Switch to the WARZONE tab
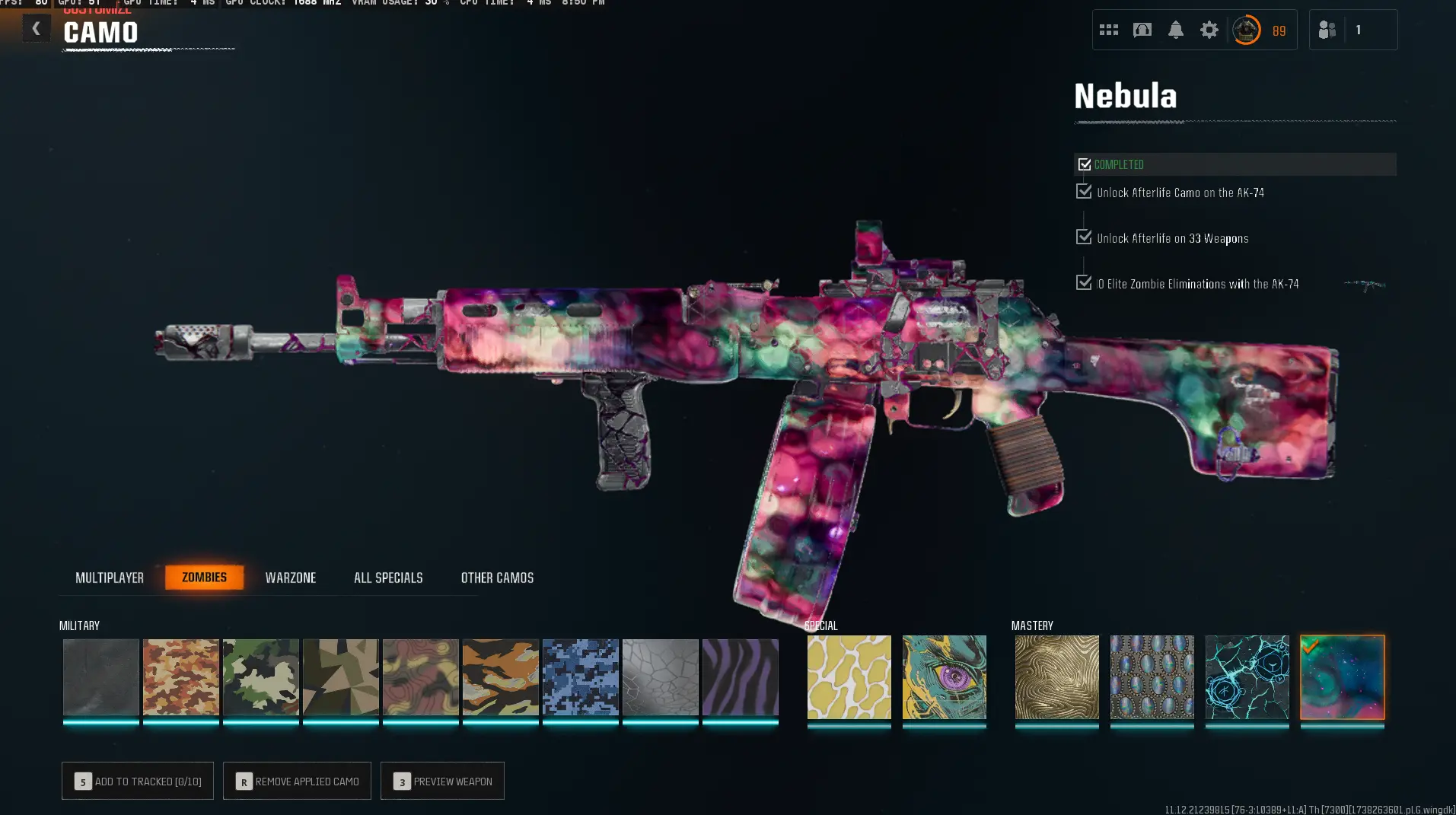Viewport: 1456px width, 815px height. 291,577
